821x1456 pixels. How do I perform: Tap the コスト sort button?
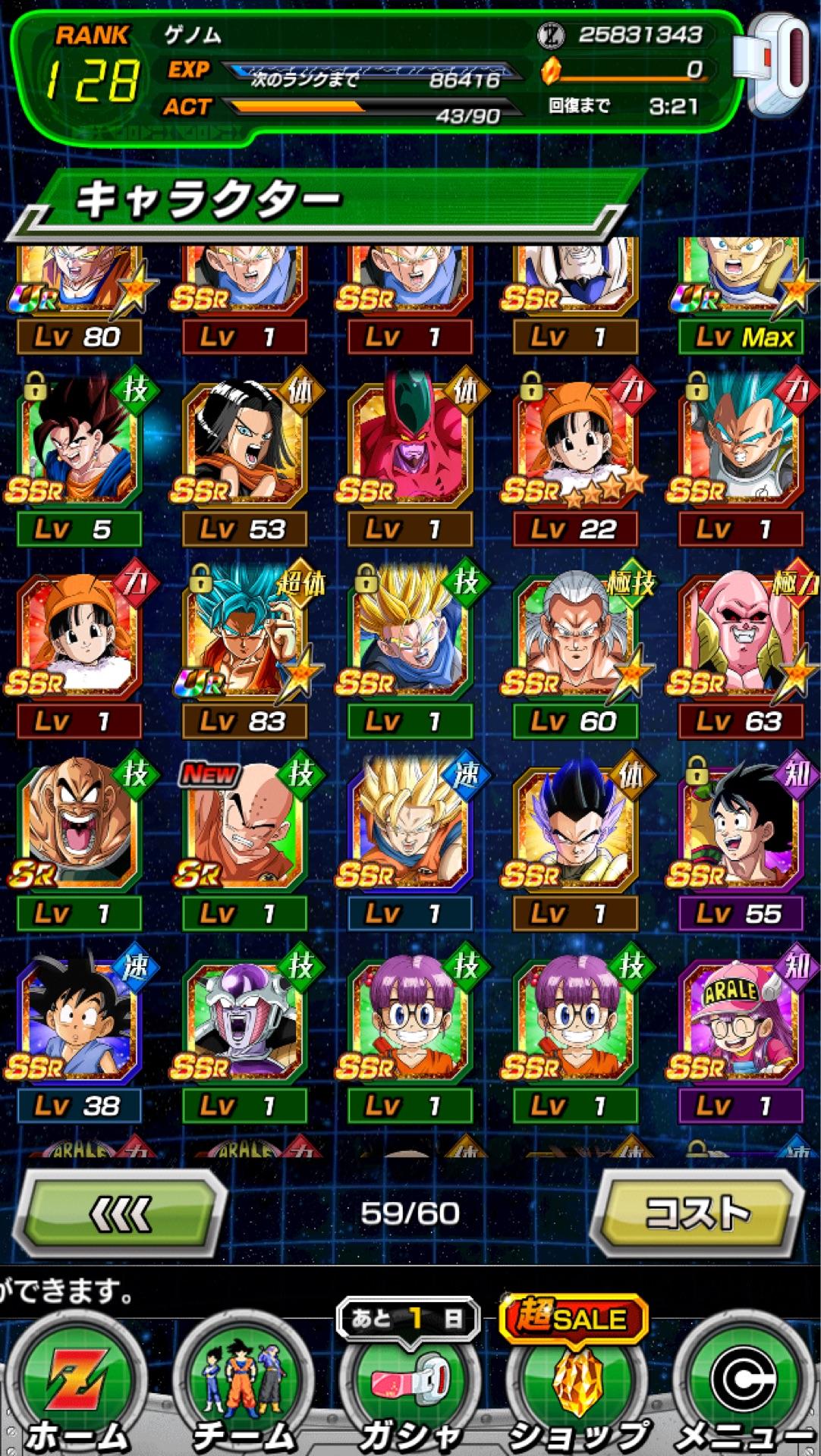tap(697, 1213)
